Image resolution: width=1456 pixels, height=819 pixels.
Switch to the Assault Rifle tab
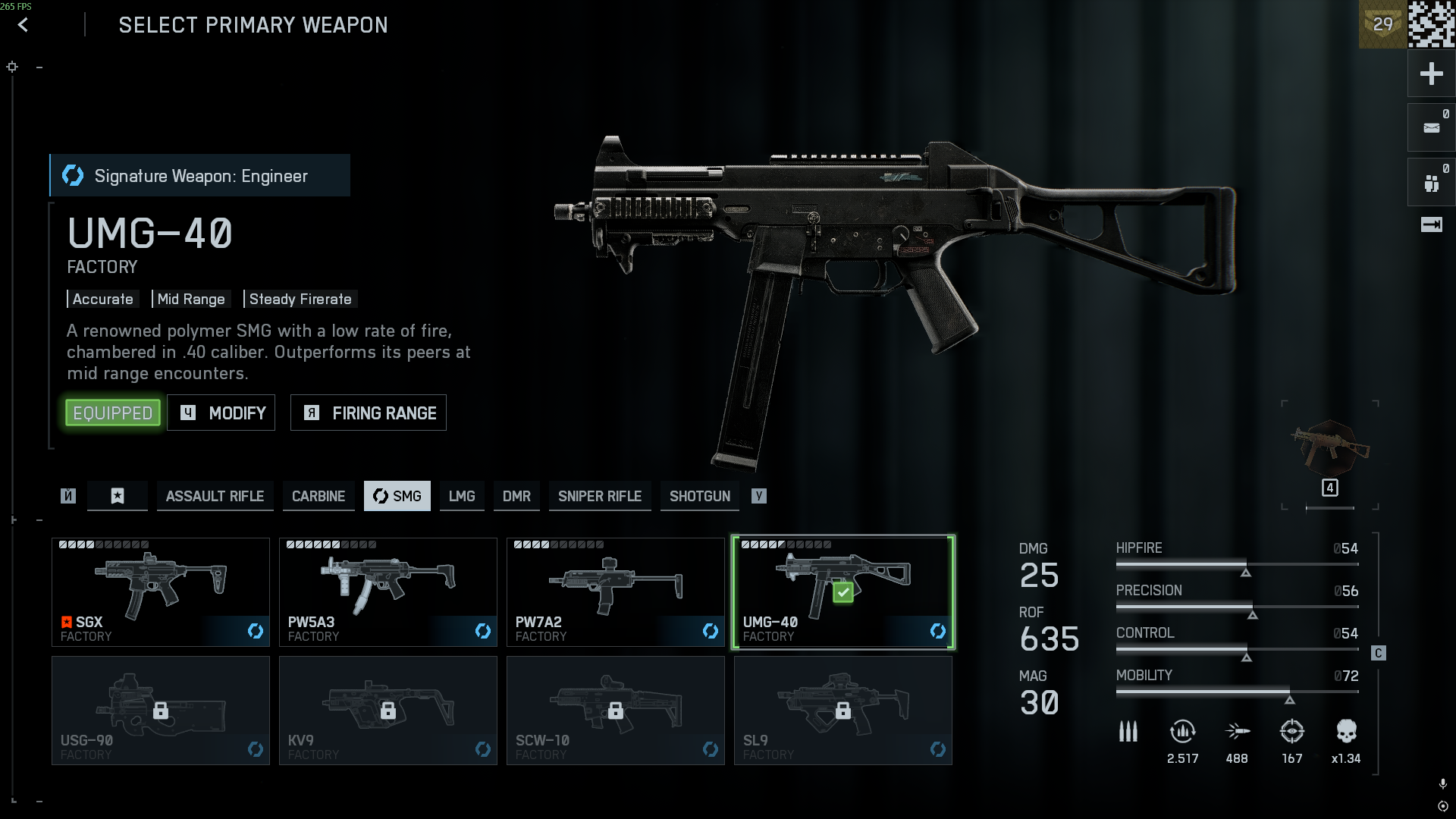pyautogui.click(x=215, y=497)
